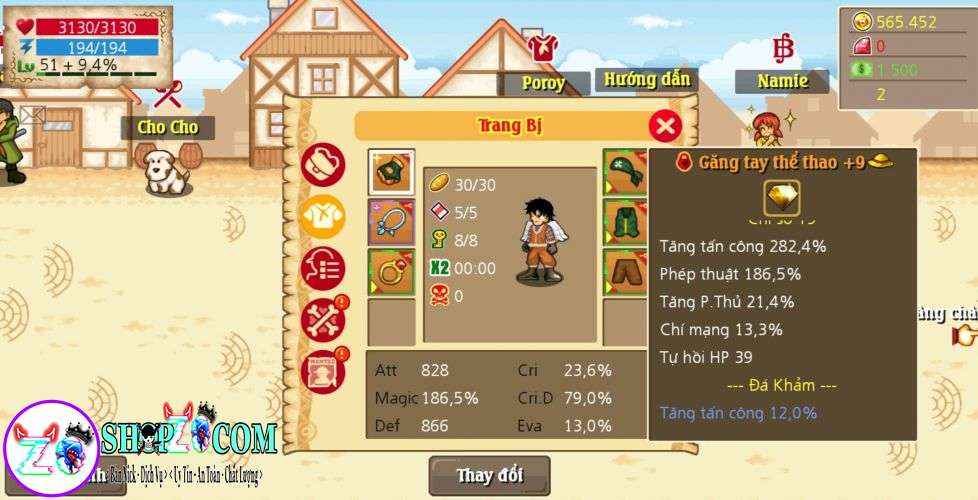Image resolution: width=978 pixels, height=500 pixels.
Task: Select the gold ring equipment slot
Action: click(x=391, y=272)
